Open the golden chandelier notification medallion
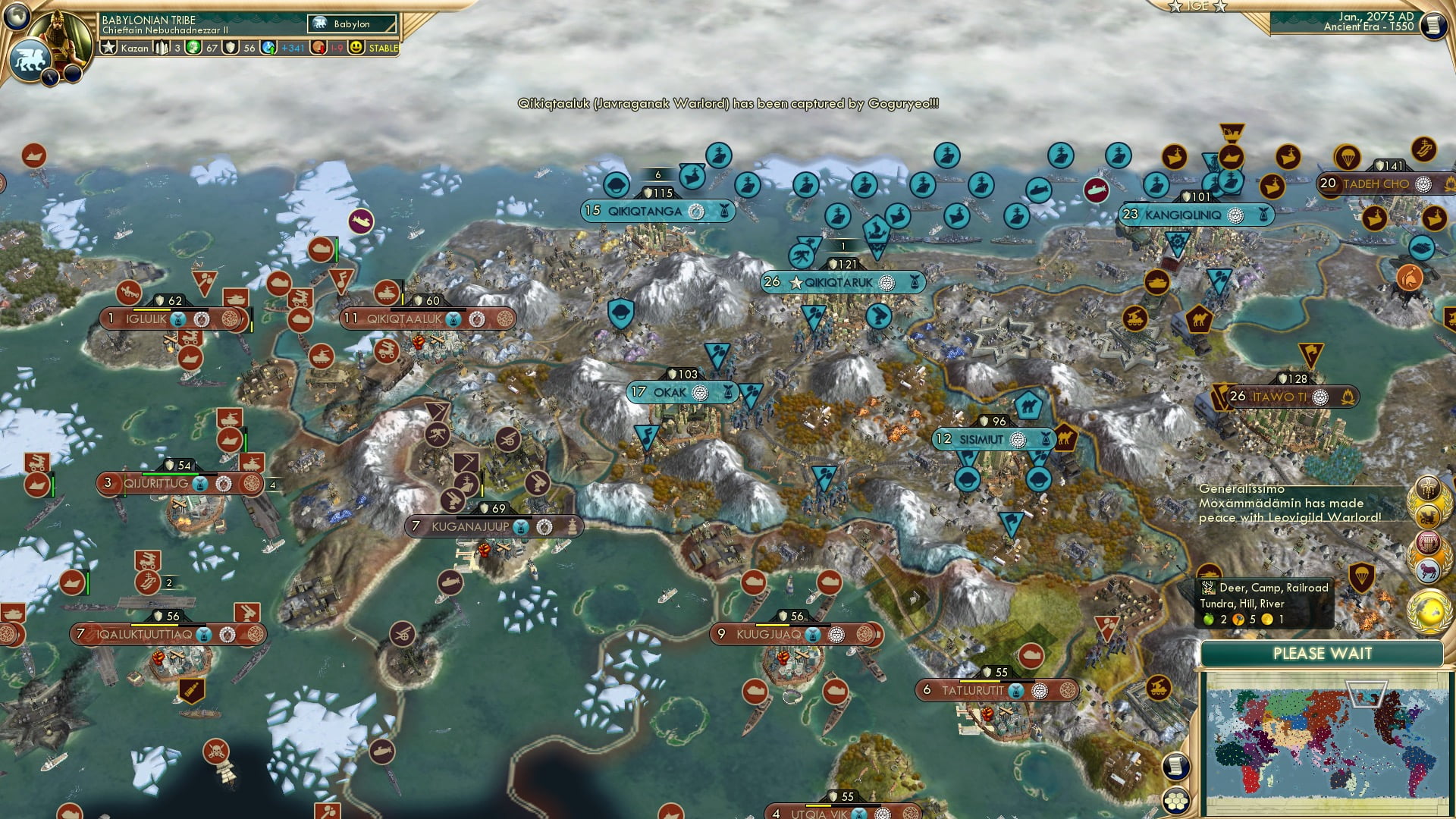The height and width of the screenshot is (819, 1456). pyautogui.click(x=1429, y=487)
